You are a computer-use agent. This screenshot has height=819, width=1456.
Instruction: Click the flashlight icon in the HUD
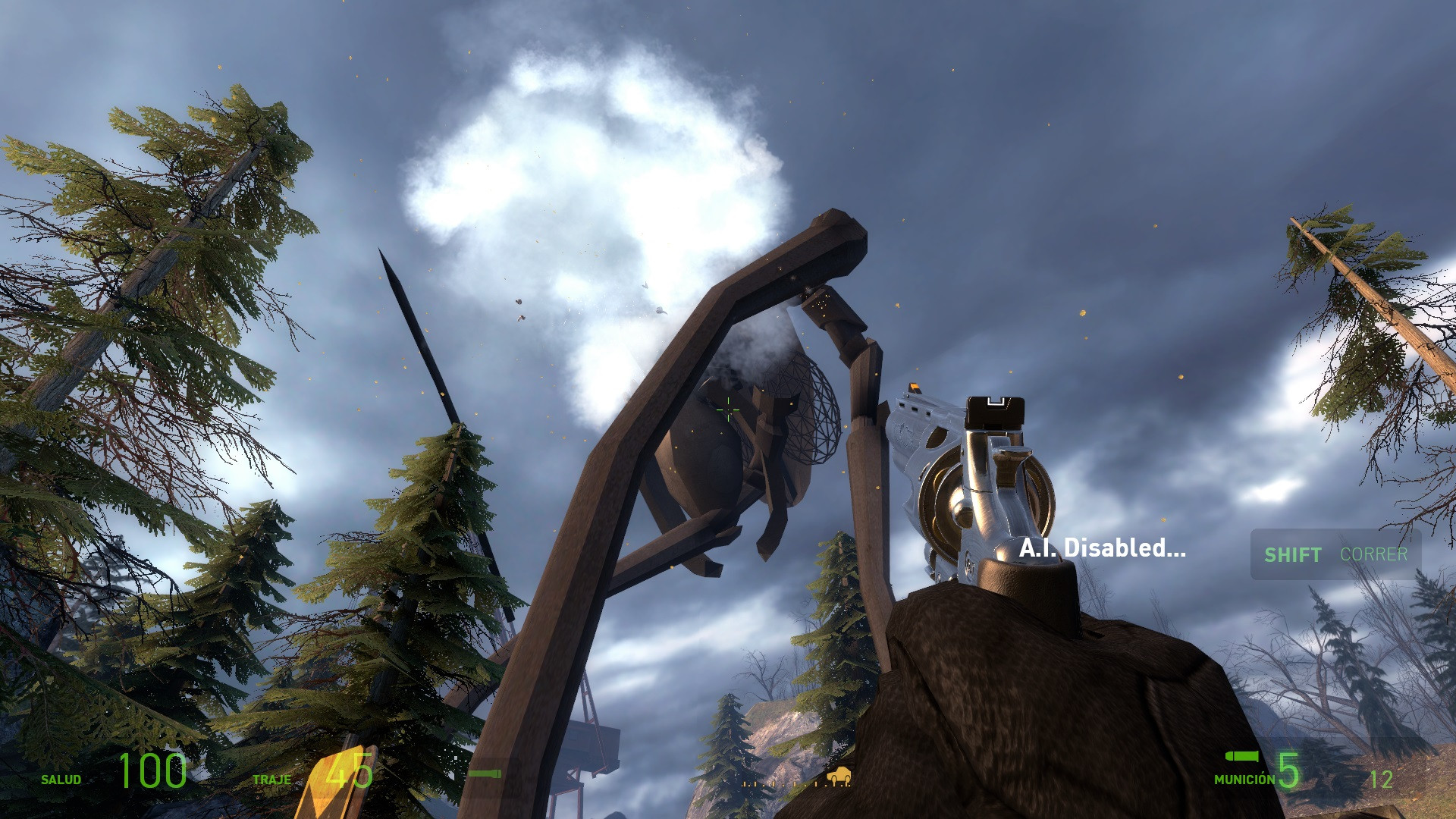point(485,773)
